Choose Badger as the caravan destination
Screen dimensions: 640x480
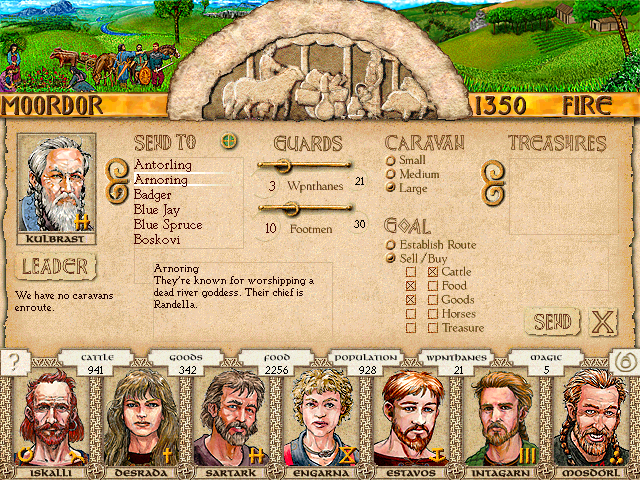click(153, 195)
